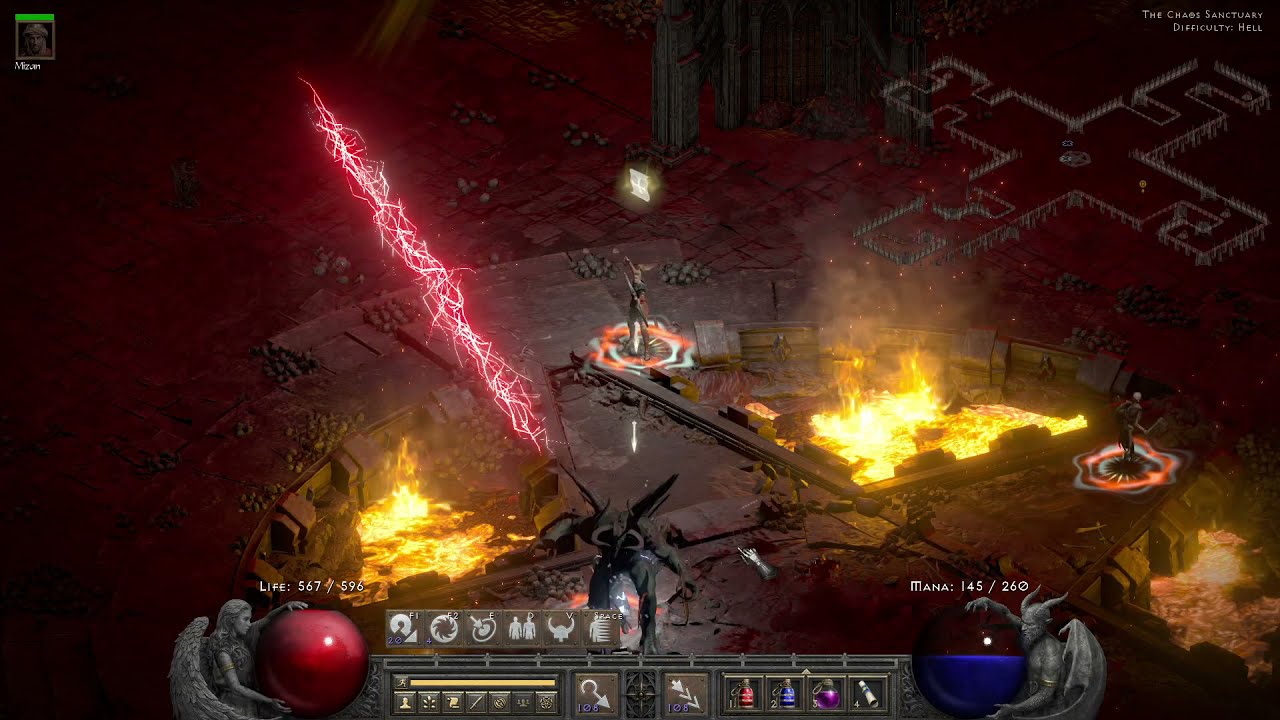Open the character sheet bust icon

406,702
